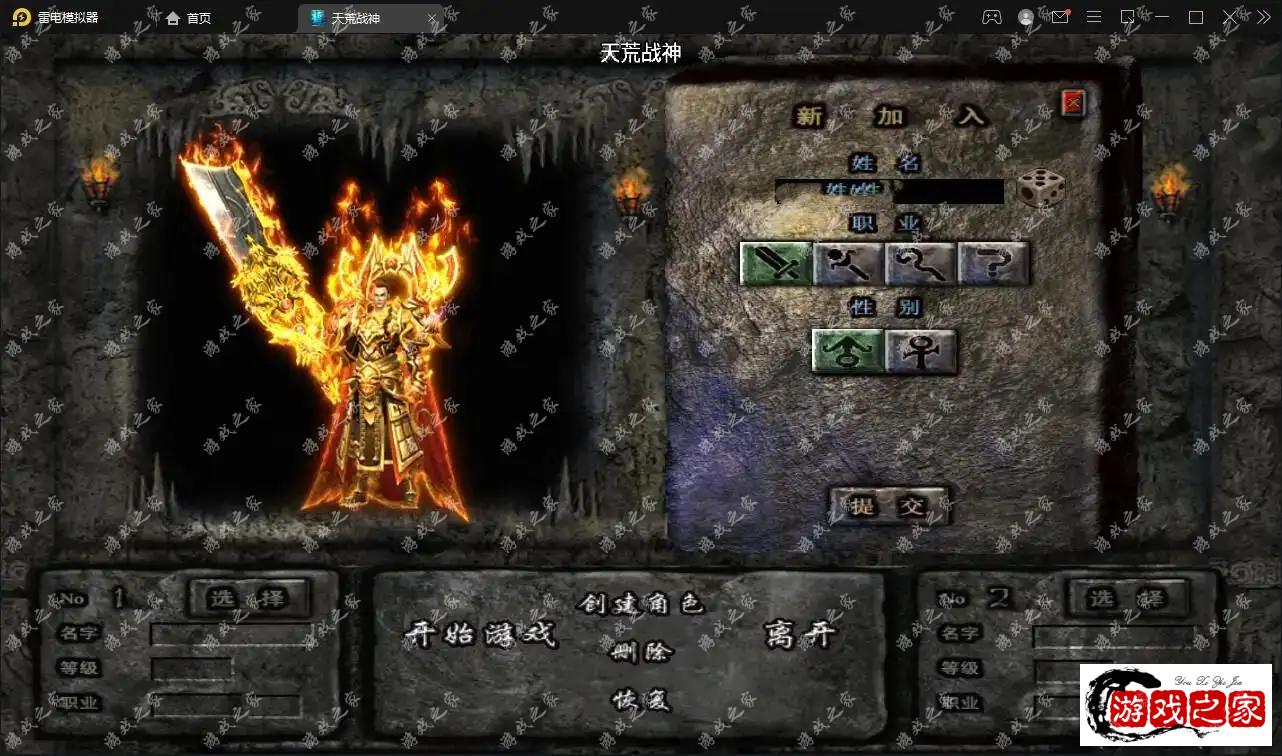This screenshot has height=756, width=1282.
Task: Minimize the emulator window
Action: (x=1162, y=18)
